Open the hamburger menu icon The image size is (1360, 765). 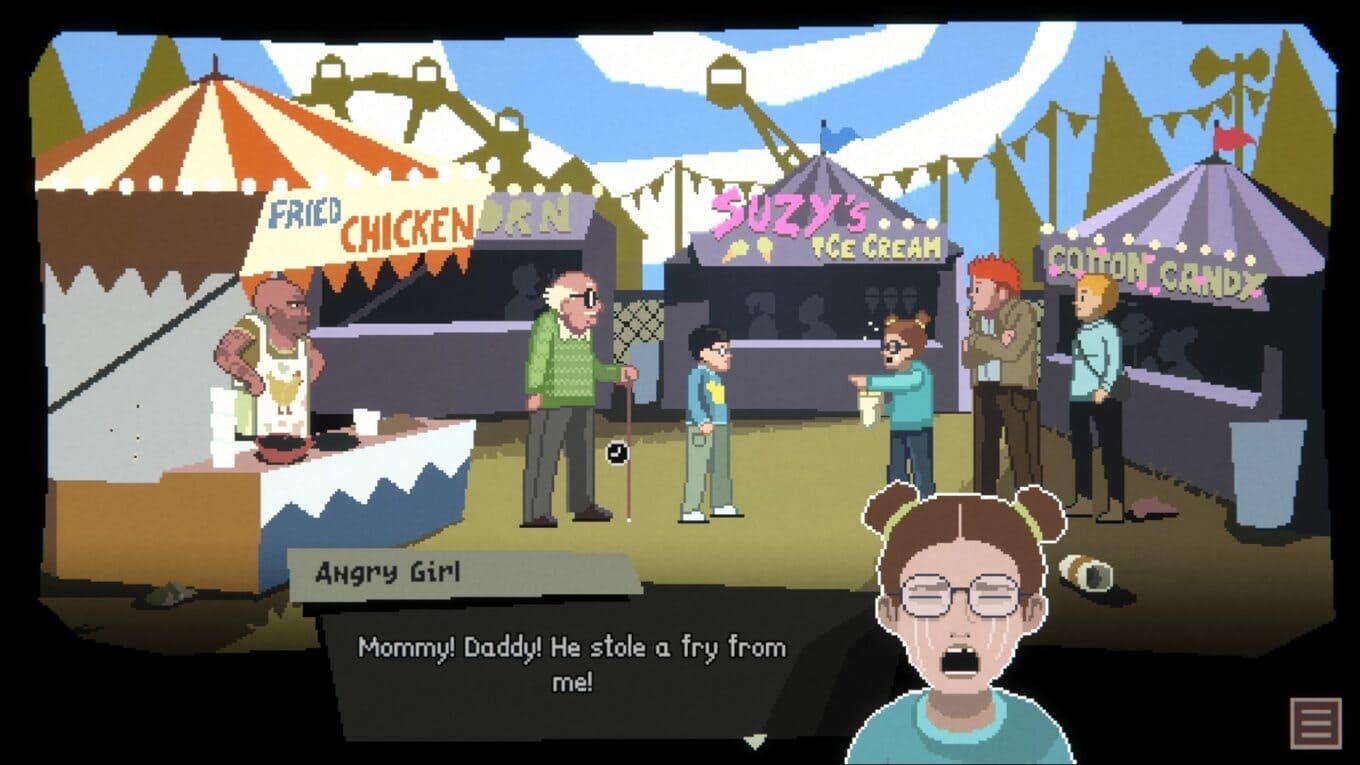click(x=1314, y=721)
